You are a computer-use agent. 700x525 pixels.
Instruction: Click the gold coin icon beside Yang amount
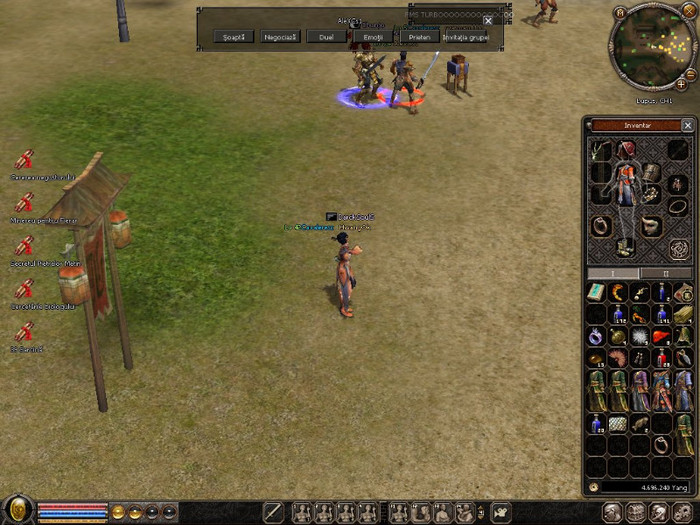[594, 487]
